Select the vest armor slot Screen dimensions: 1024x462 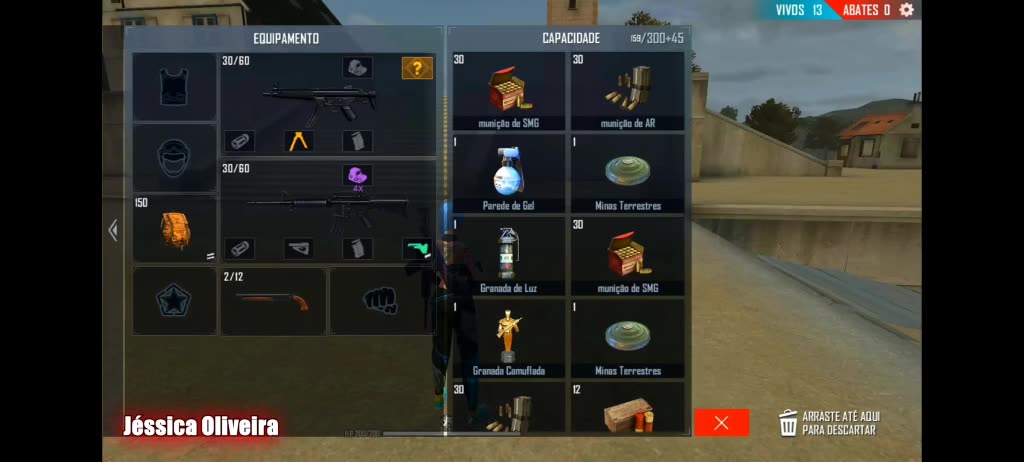click(175, 87)
